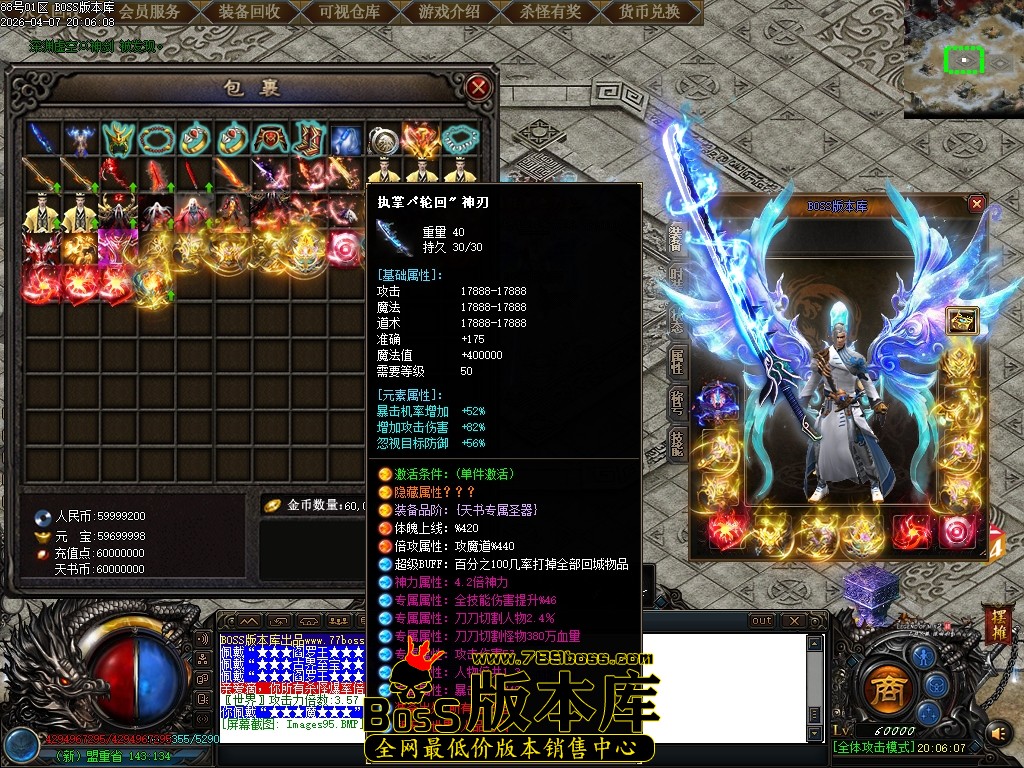Open the 装备回收 equipment recycling menu
This screenshot has width=1024, height=768.
click(249, 12)
